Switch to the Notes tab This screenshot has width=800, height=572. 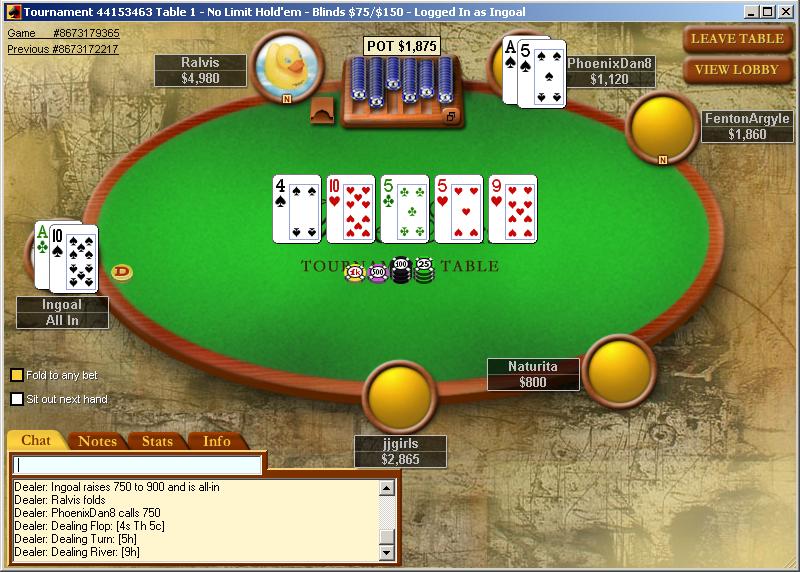(x=97, y=441)
